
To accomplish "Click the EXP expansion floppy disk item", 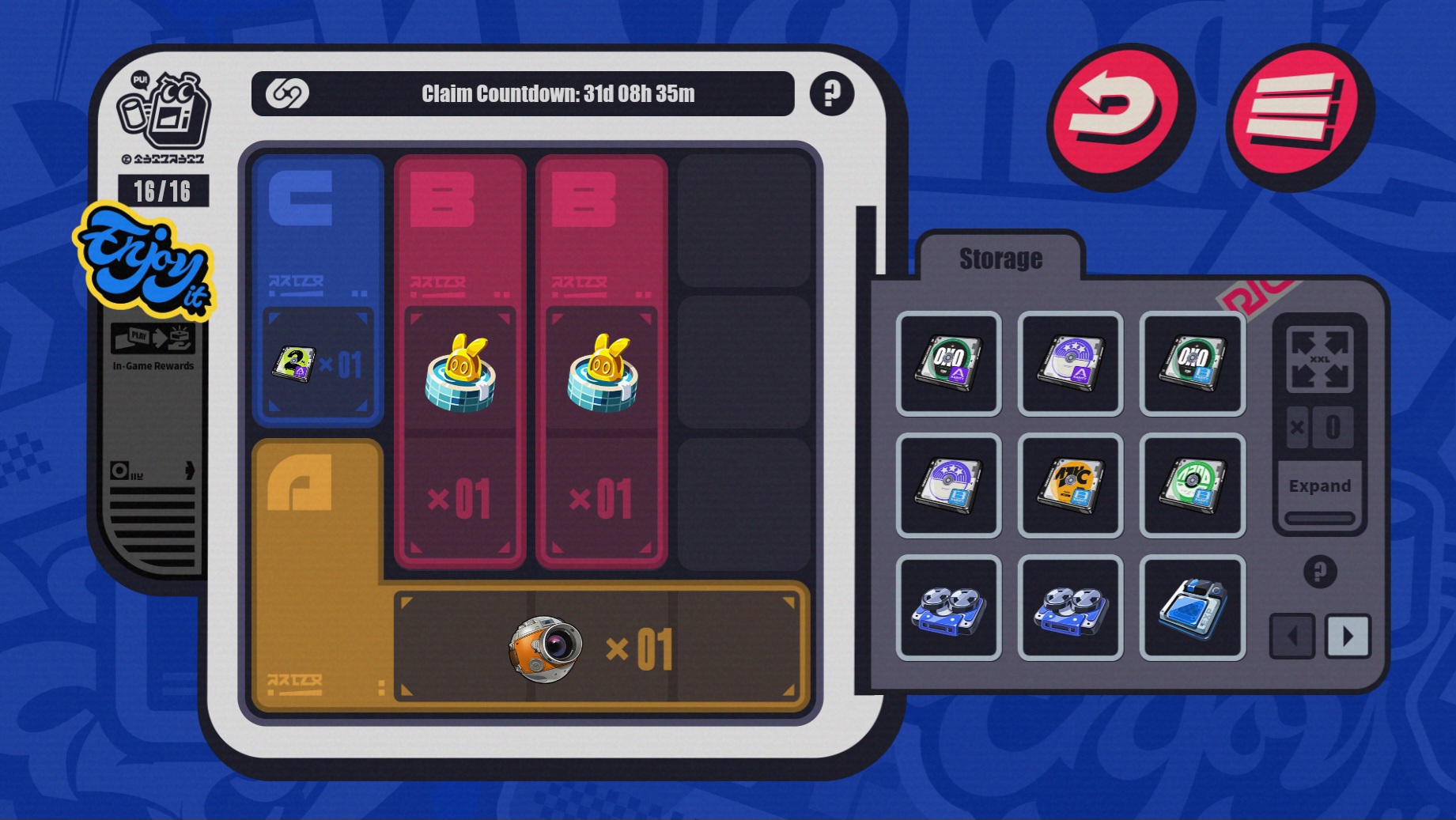I will tap(1193, 607).
